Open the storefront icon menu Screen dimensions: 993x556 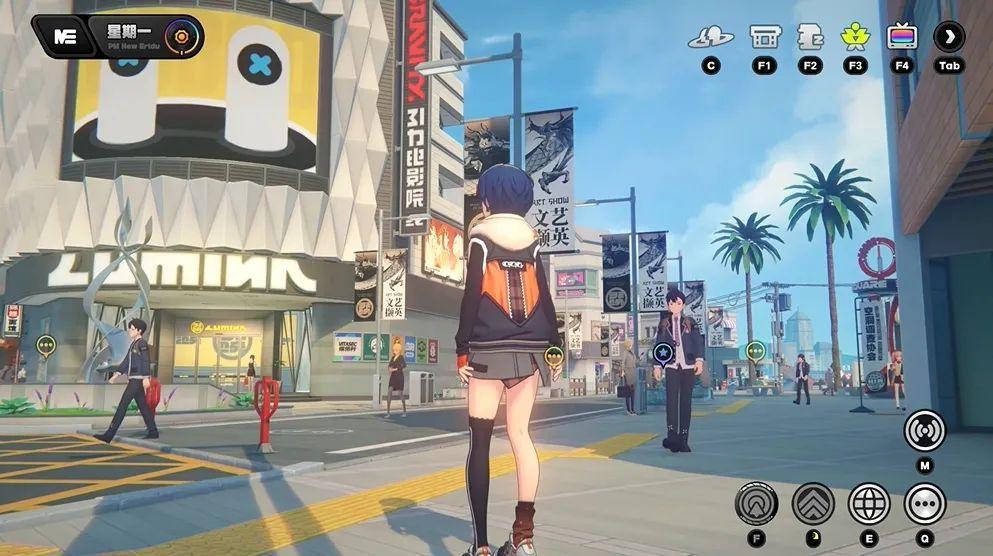[765, 38]
